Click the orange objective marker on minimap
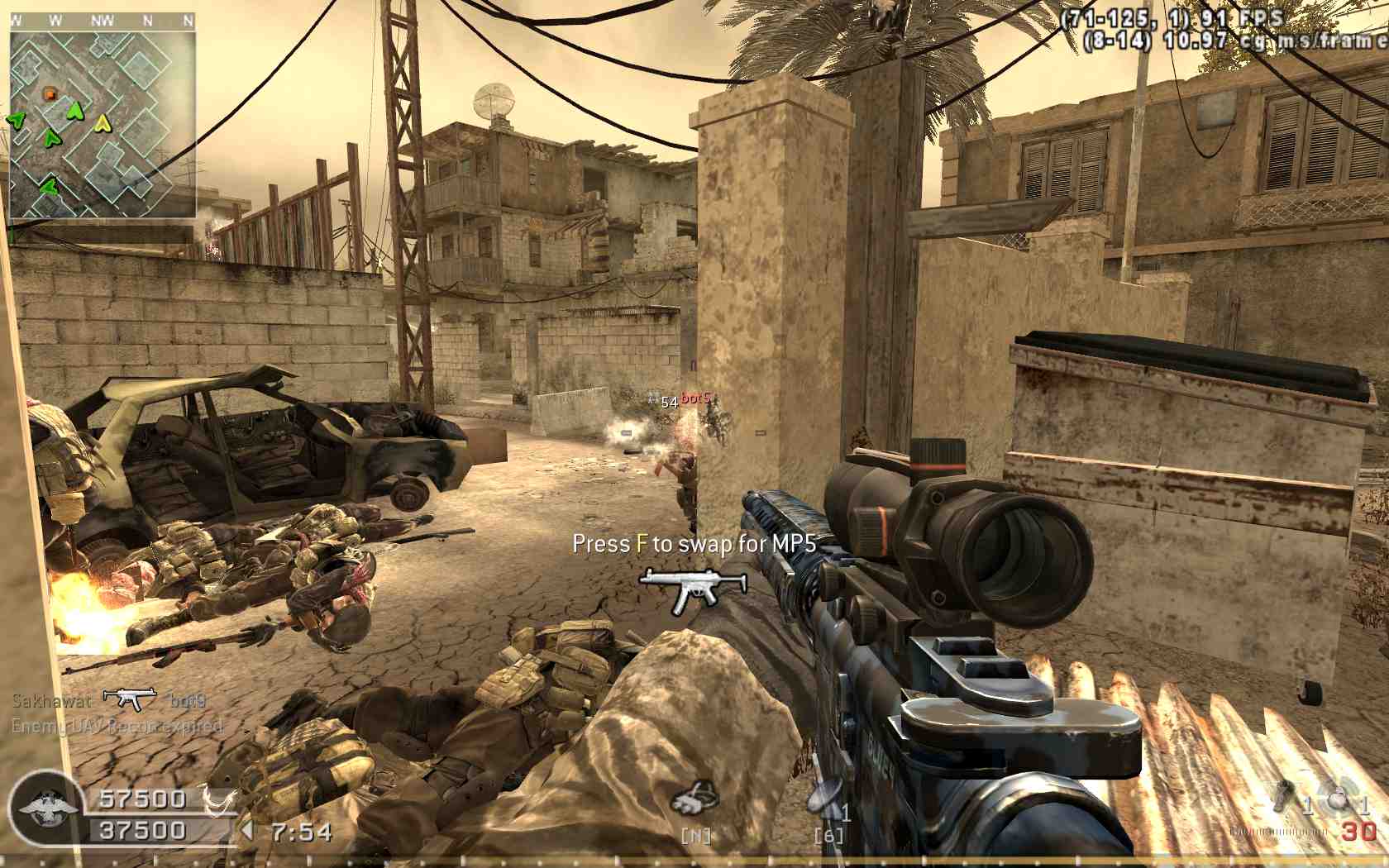The image size is (1389, 868). click(50, 95)
